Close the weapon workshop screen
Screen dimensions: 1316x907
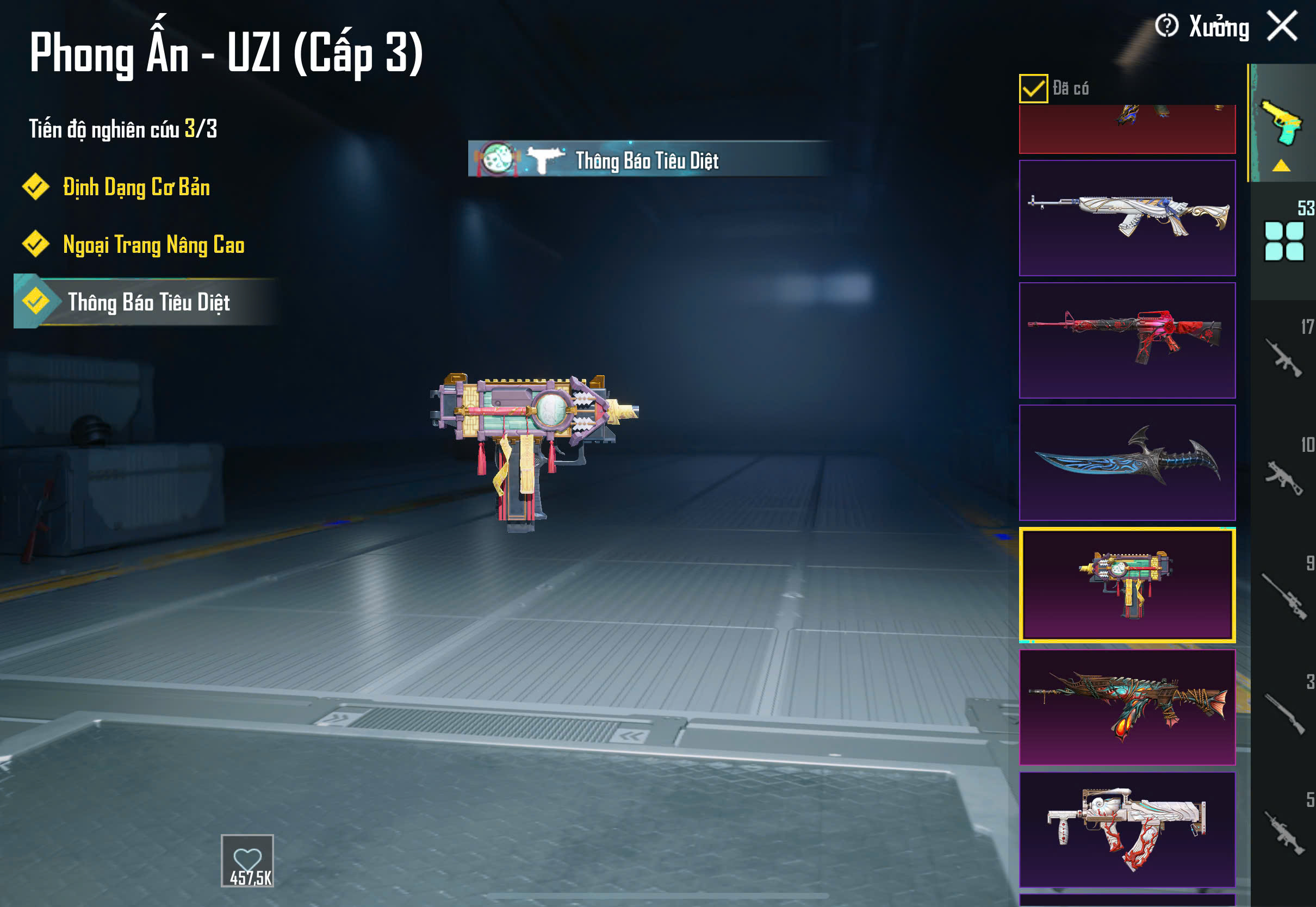(x=1282, y=26)
